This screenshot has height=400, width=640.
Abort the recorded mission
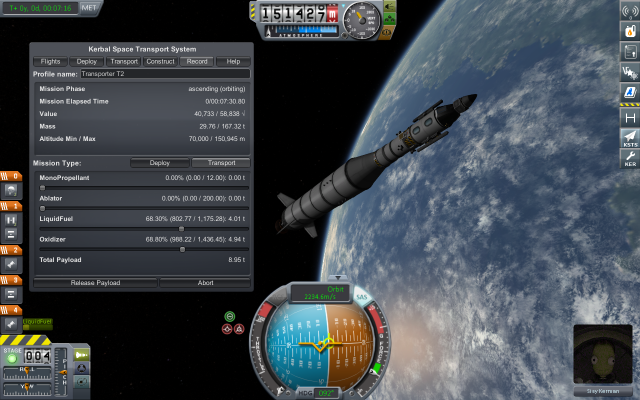point(204,283)
